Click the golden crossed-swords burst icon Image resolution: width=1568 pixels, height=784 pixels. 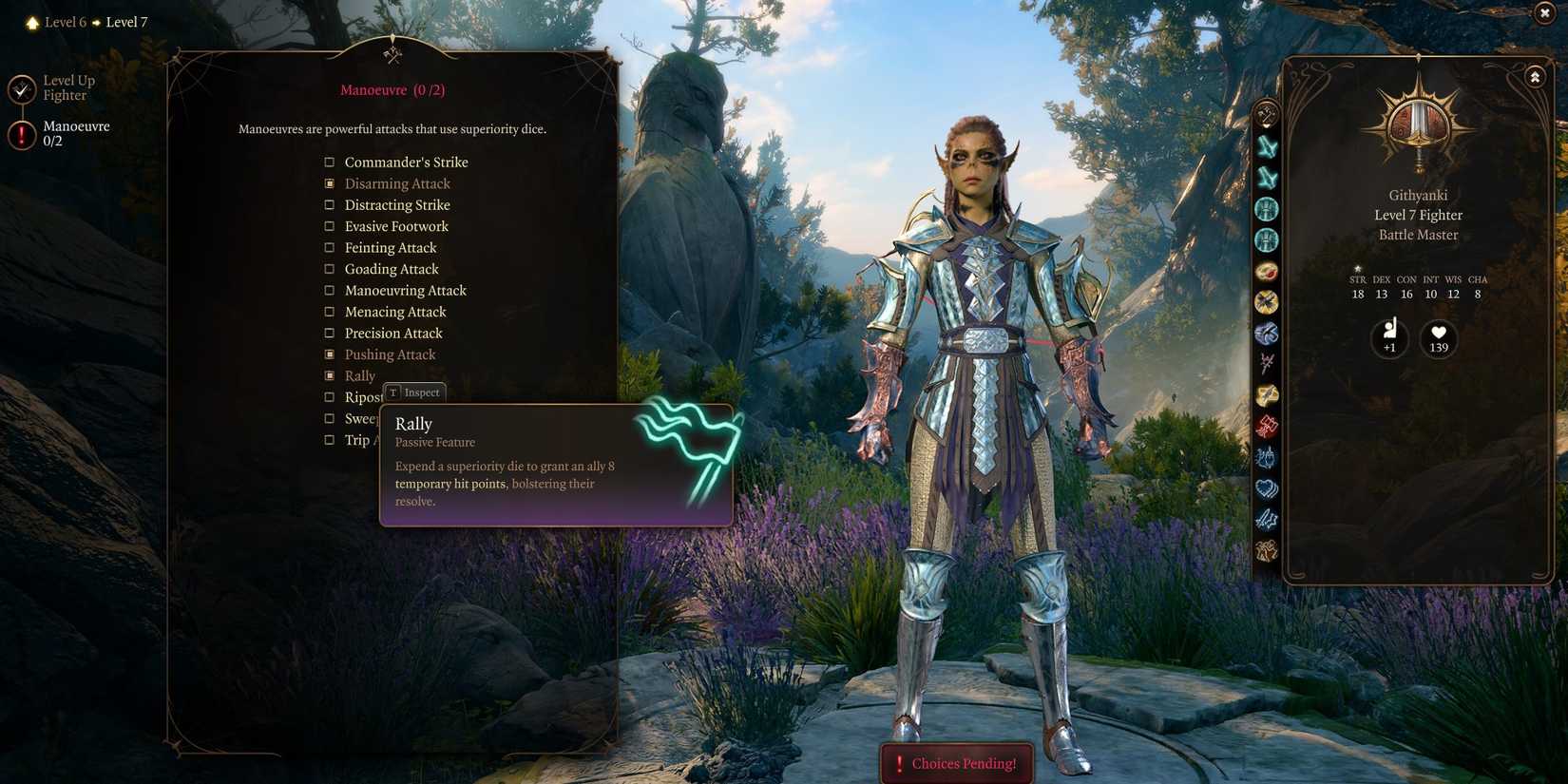coord(1267,302)
